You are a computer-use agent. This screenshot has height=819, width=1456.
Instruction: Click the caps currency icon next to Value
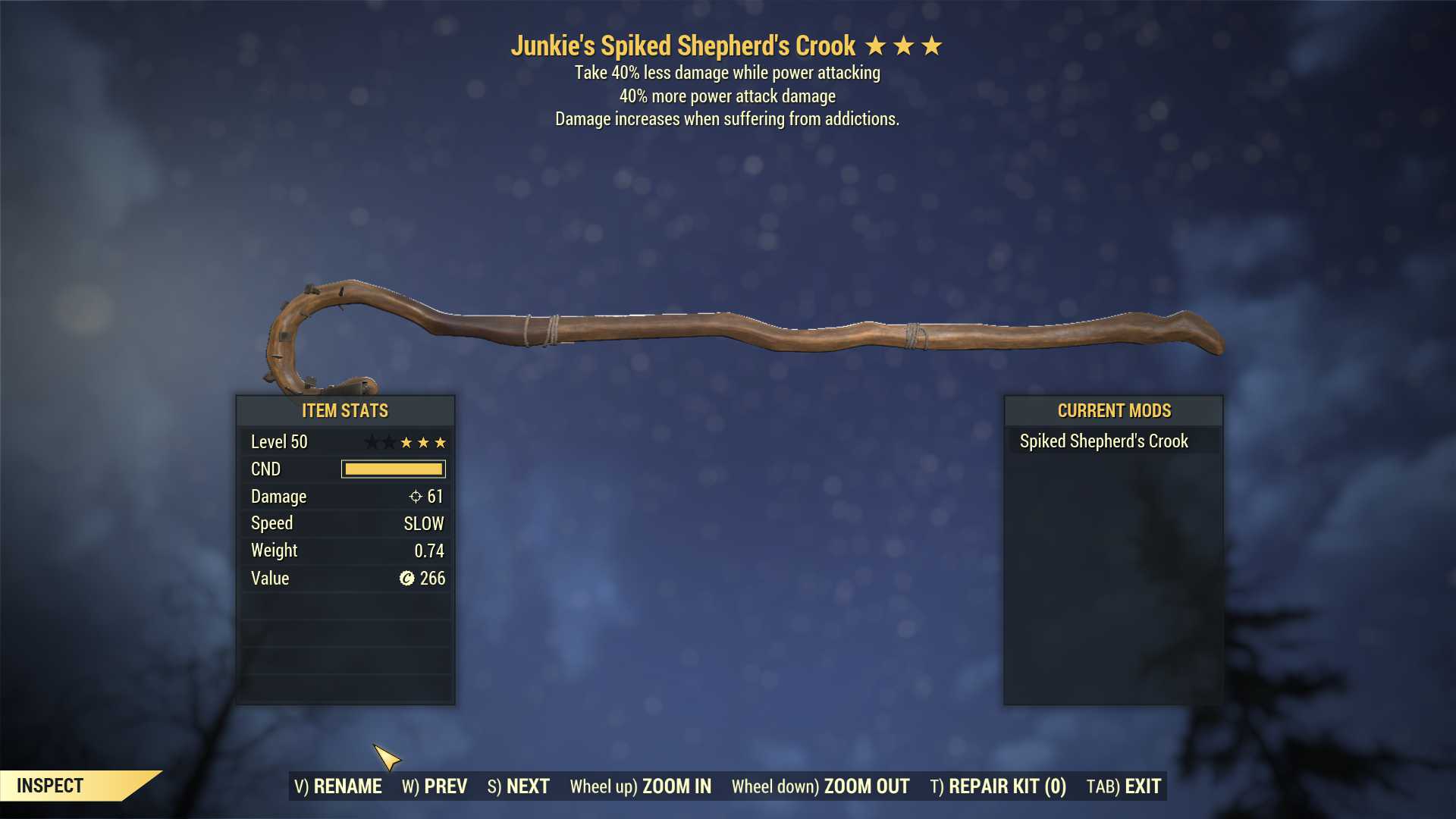click(x=406, y=579)
